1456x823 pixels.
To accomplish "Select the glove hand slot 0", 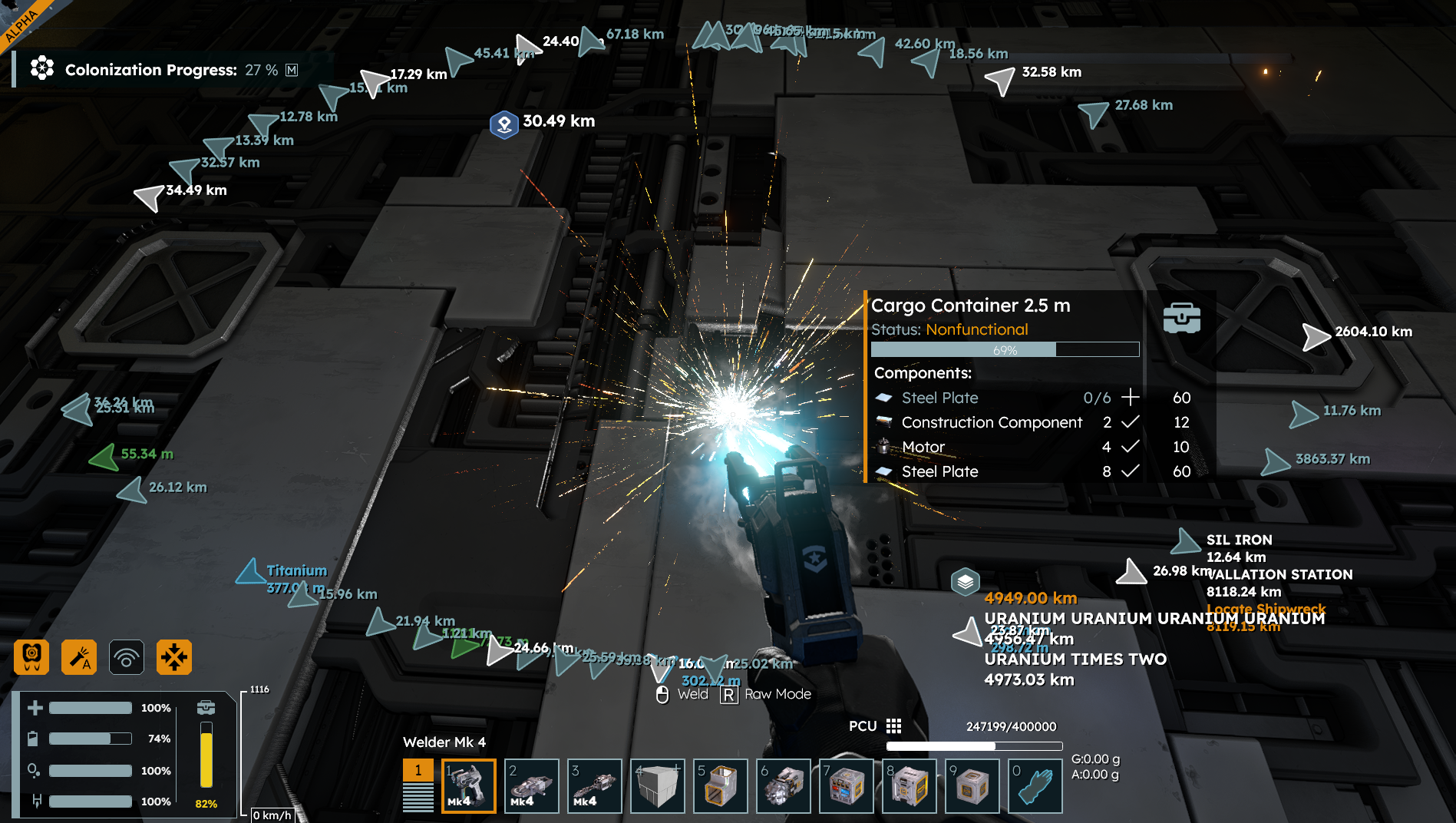I will point(1035,785).
